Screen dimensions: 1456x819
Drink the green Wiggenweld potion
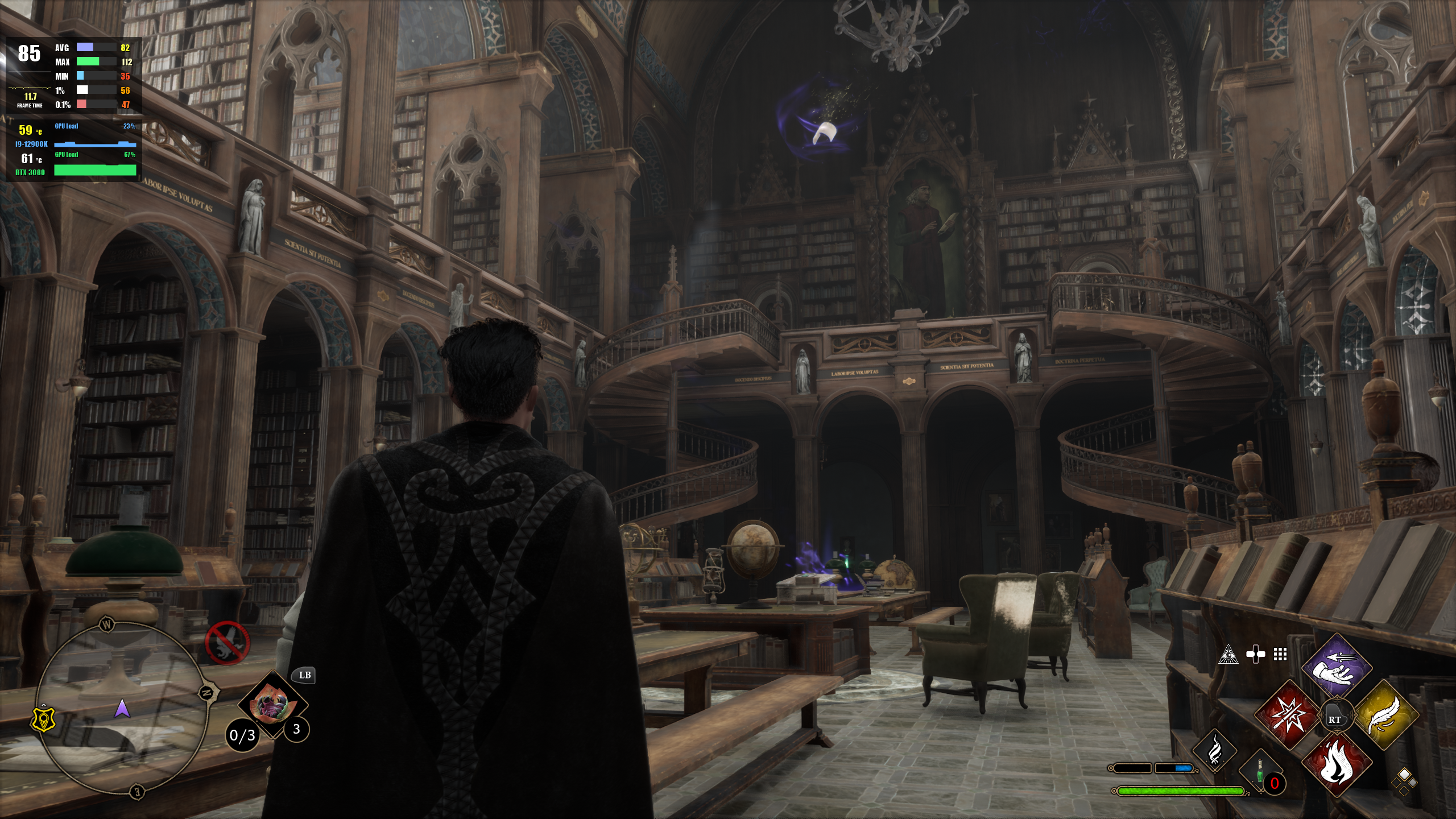1259,772
